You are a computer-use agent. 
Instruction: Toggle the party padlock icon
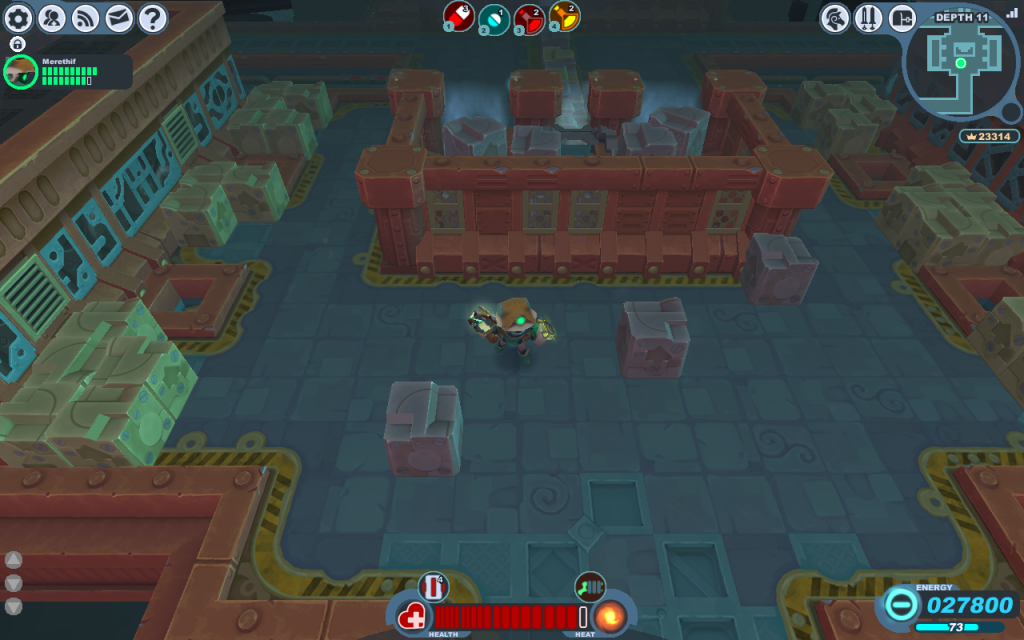point(17,44)
